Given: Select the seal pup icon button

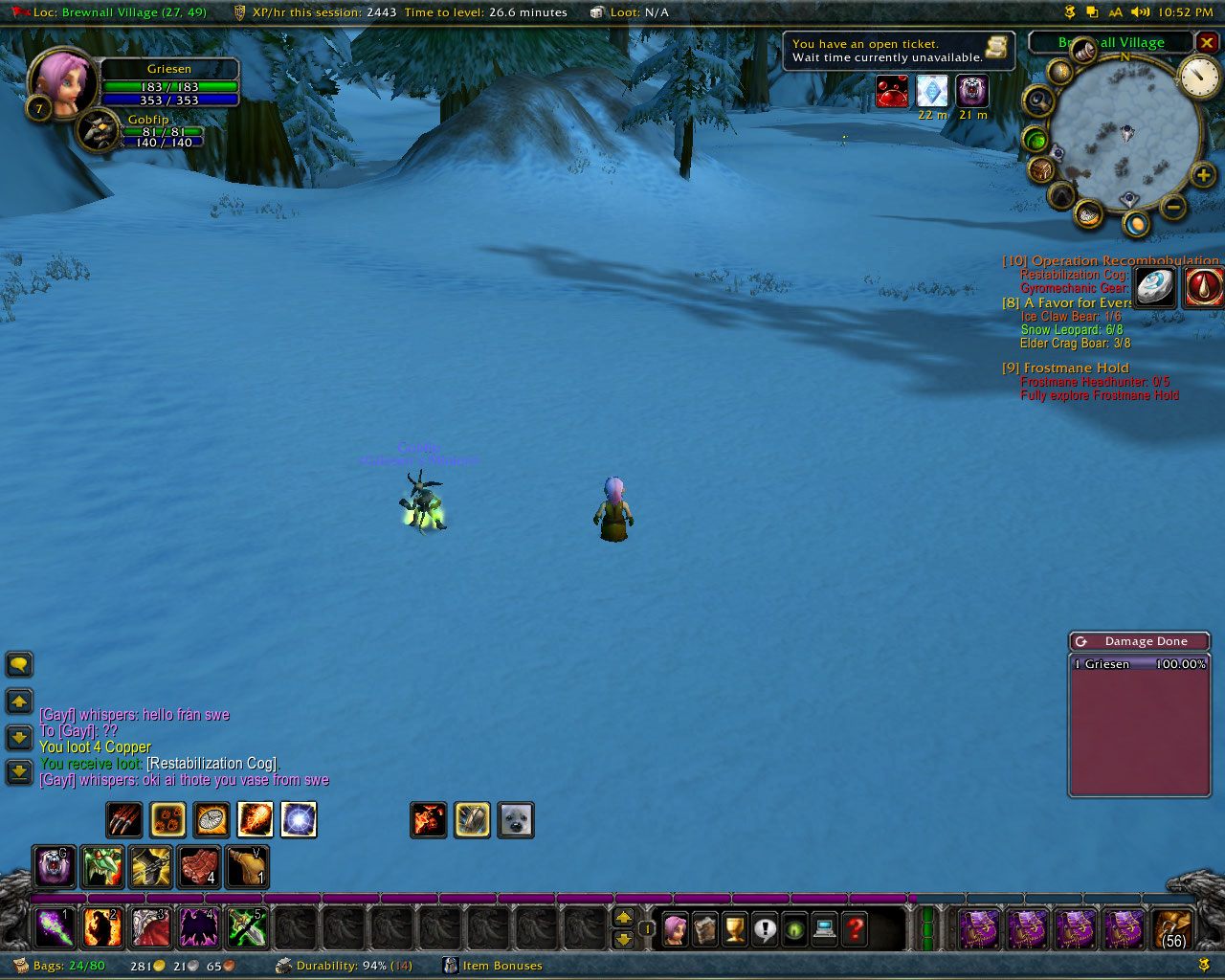Looking at the screenshot, I should pyautogui.click(x=516, y=820).
